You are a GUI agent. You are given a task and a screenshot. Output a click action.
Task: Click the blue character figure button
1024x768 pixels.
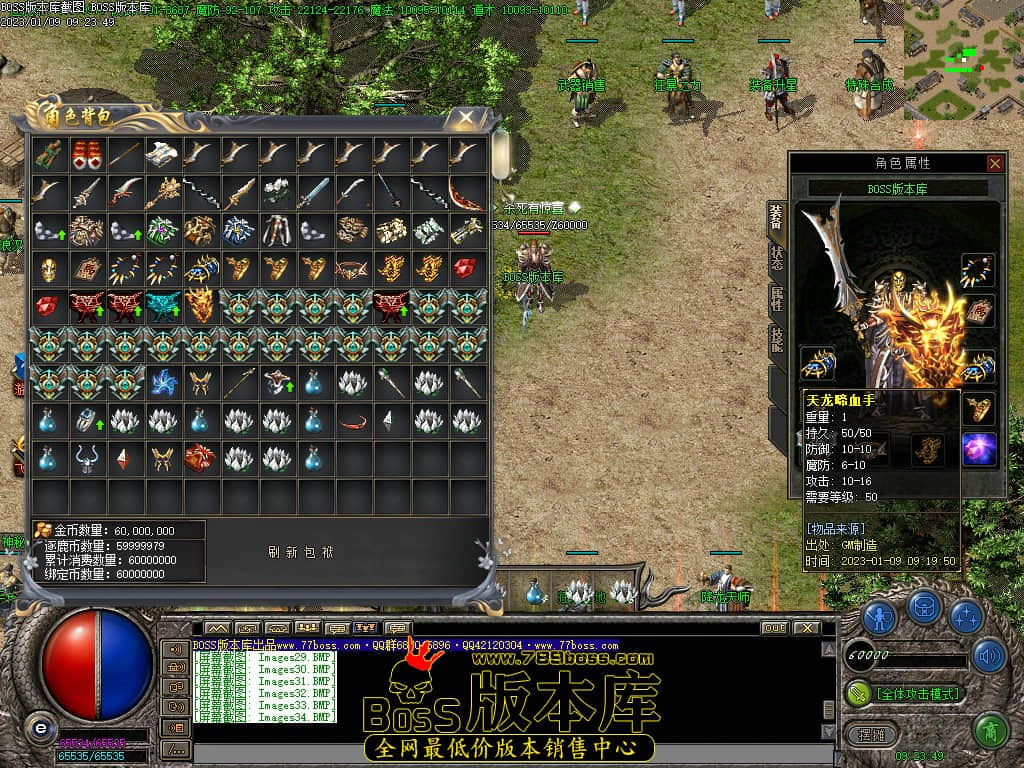tap(879, 615)
